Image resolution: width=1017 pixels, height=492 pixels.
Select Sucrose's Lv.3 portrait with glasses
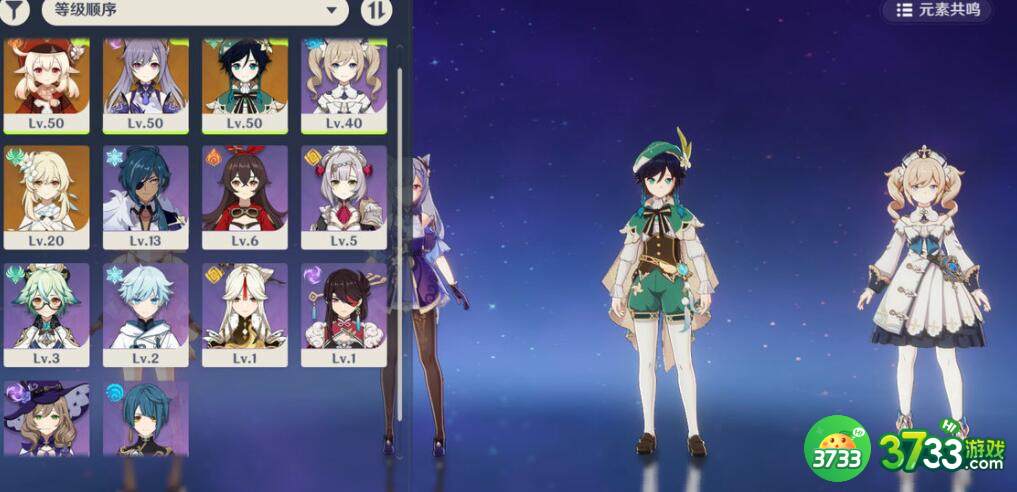[x=47, y=313]
